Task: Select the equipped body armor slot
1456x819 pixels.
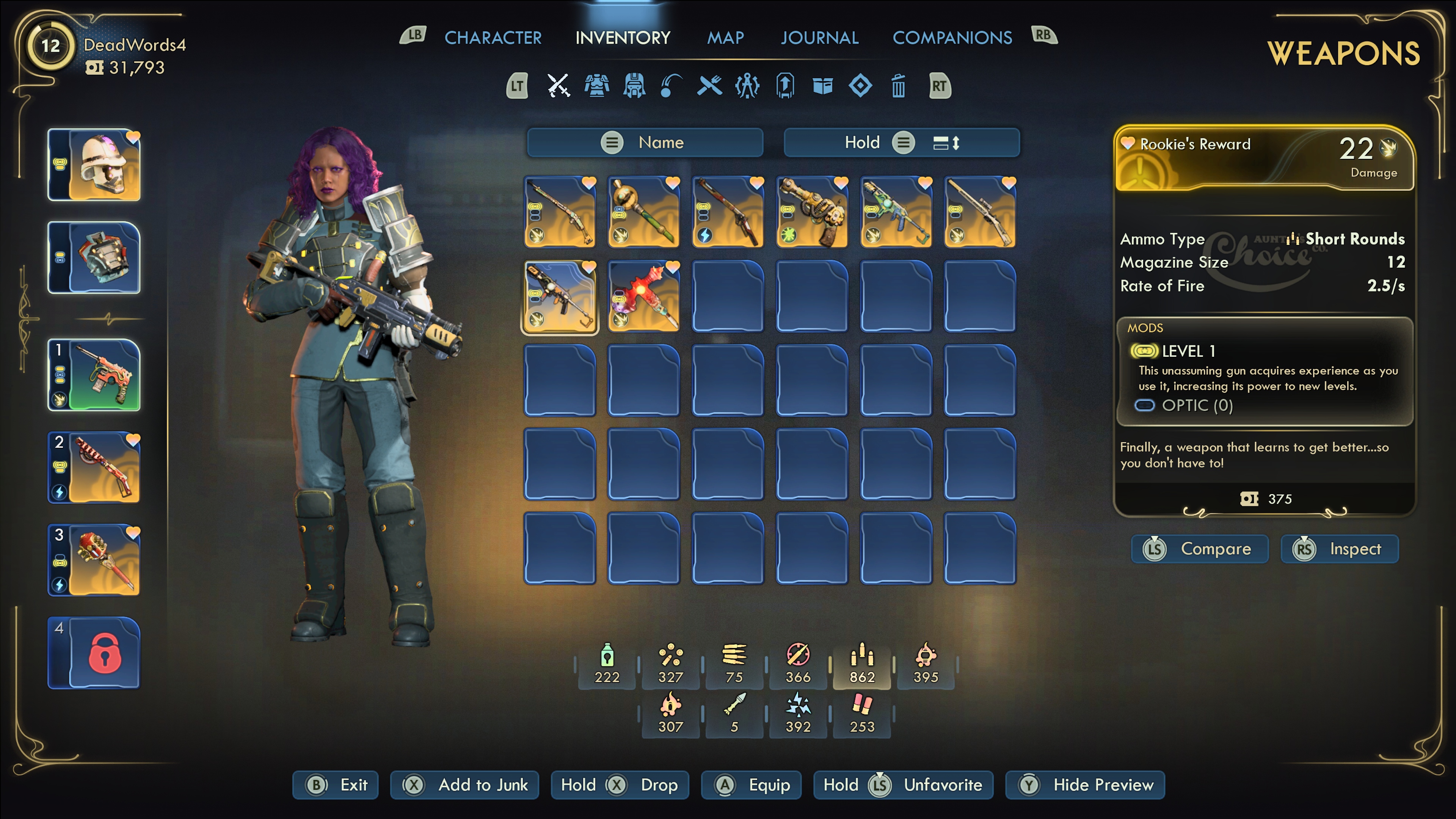Action: click(x=94, y=258)
